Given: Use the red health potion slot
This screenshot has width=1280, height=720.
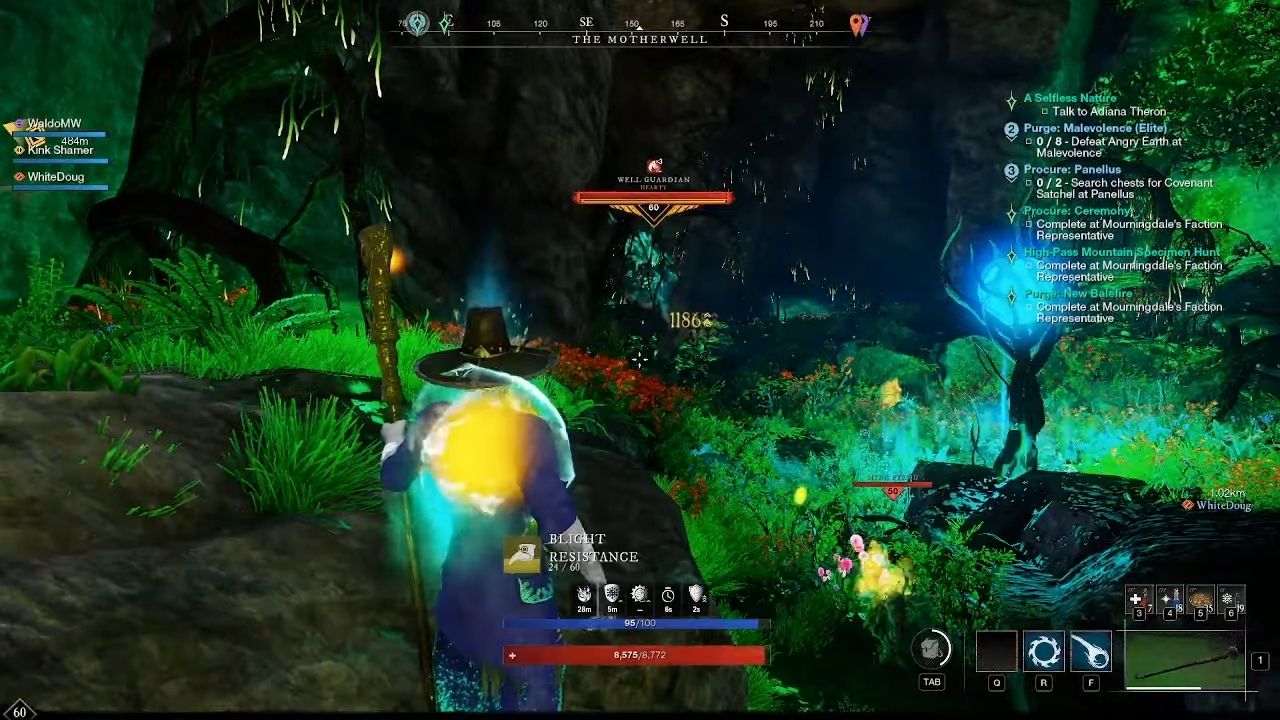Looking at the screenshot, I should tap(1139, 599).
